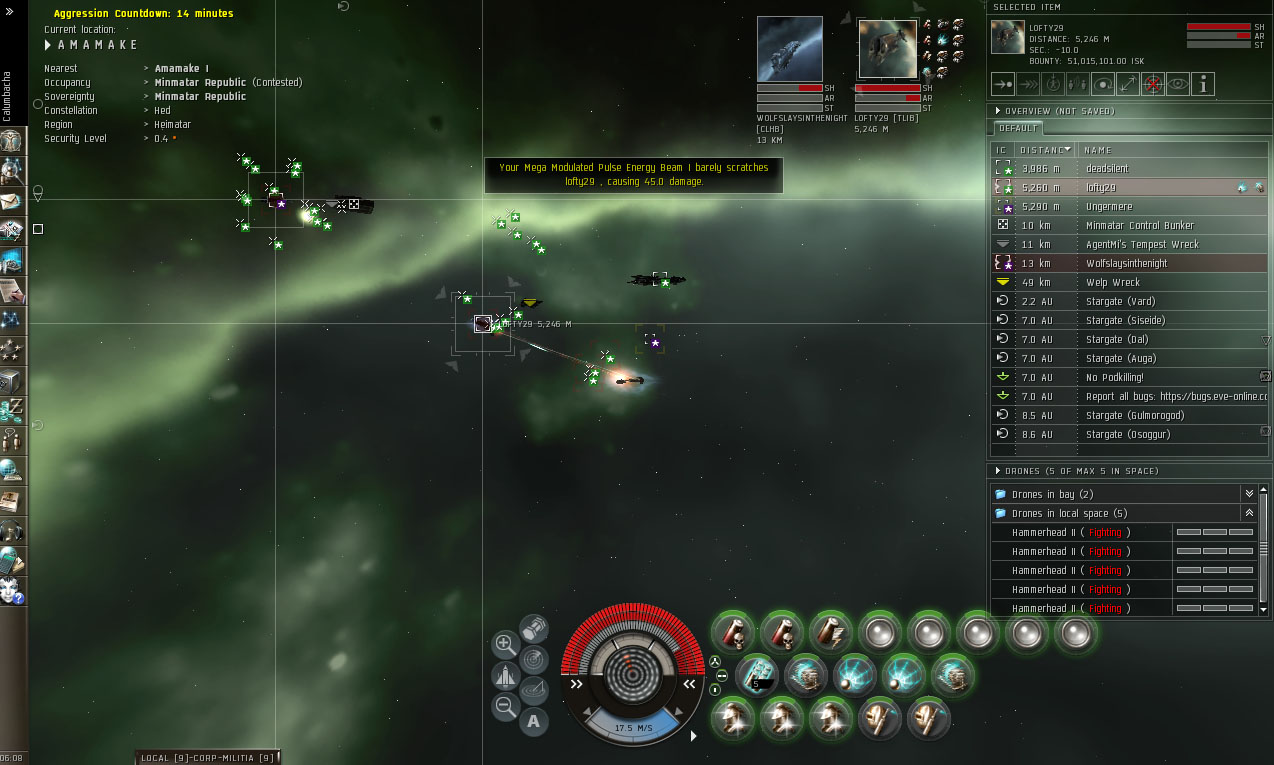This screenshot has height=765, width=1274.
Task: Unlock the target using the red crosshair button
Action: [x=1153, y=84]
